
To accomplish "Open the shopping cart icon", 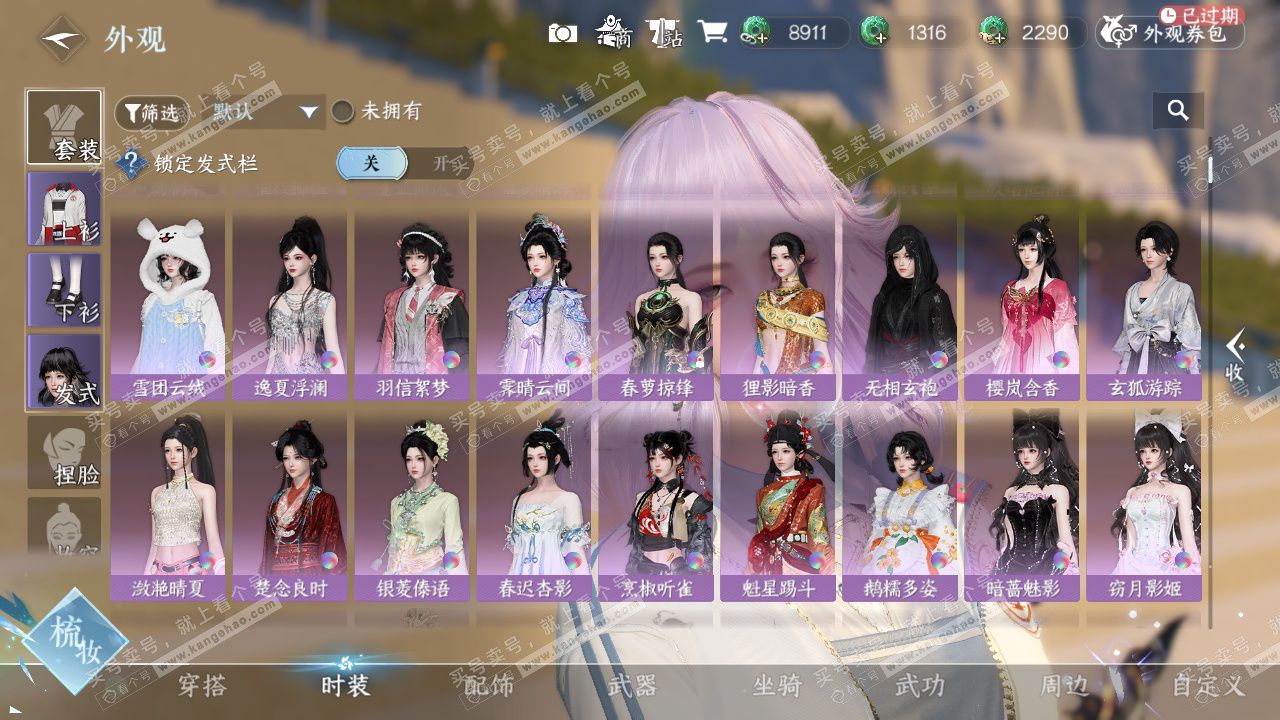I will (712, 33).
